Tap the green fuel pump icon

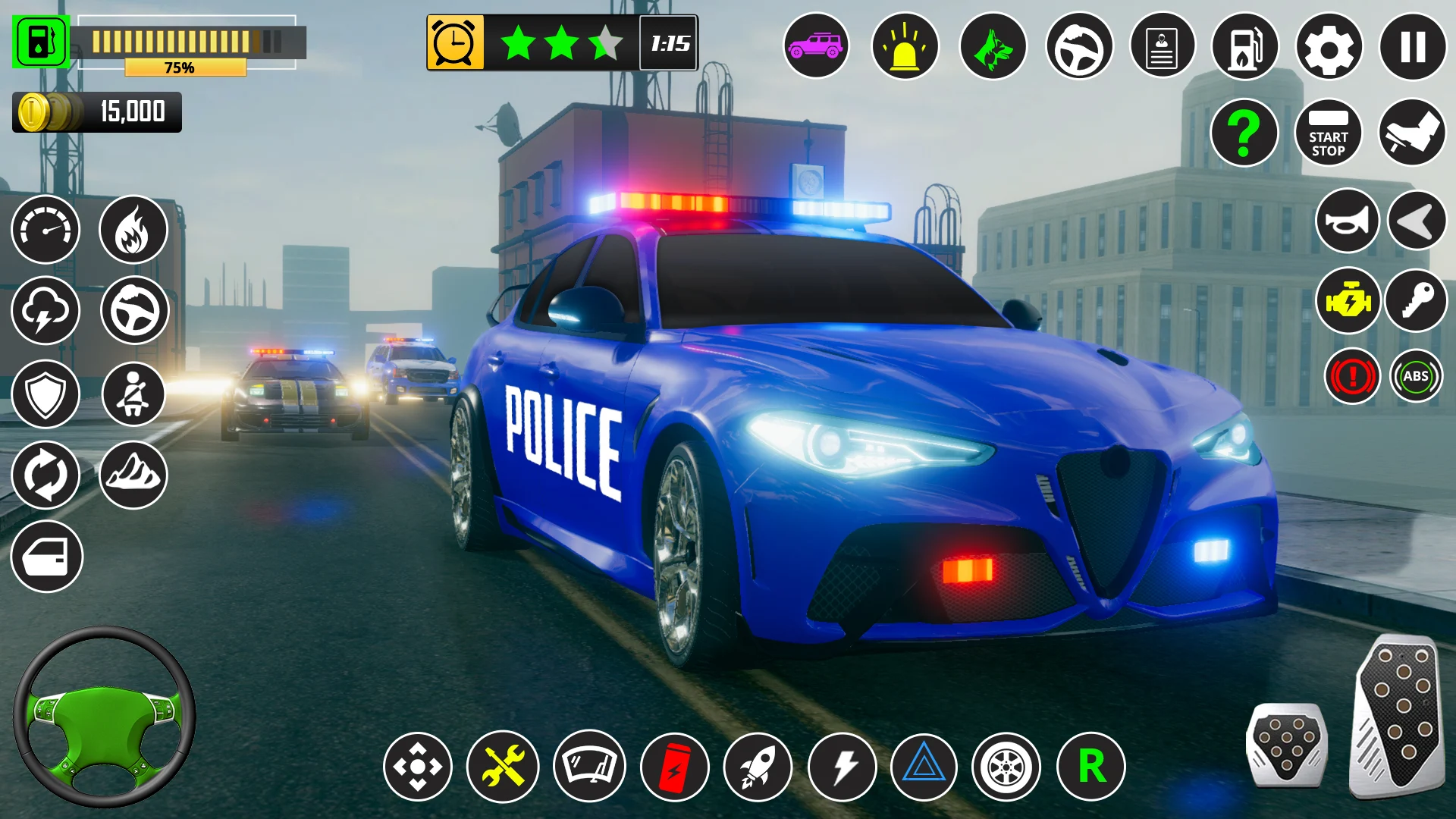click(41, 42)
